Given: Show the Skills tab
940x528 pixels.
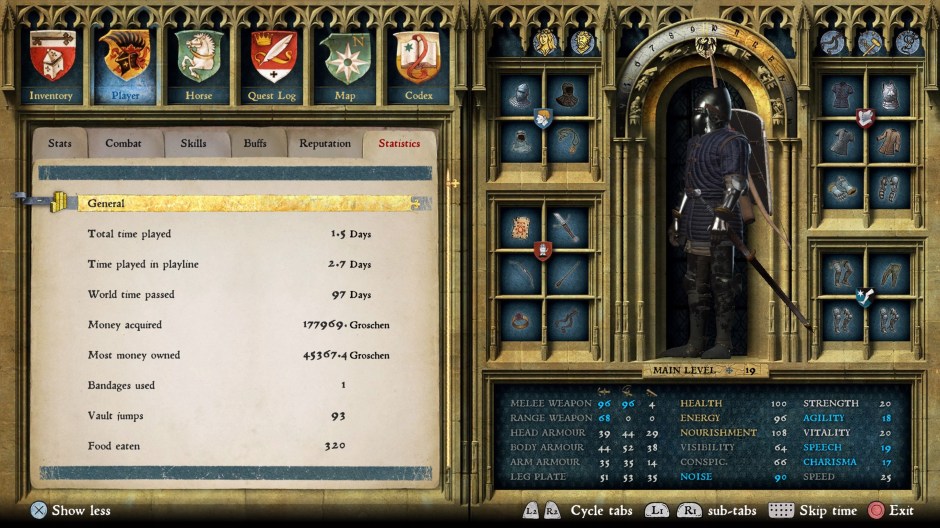Looking at the screenshot, I should click(x=194, y=143).
